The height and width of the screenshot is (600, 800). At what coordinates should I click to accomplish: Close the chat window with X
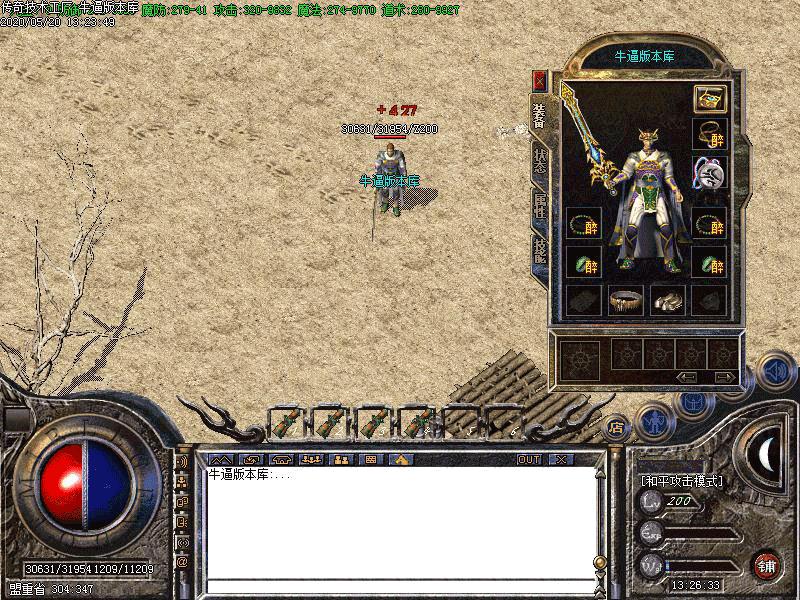(x=560, y=459)
